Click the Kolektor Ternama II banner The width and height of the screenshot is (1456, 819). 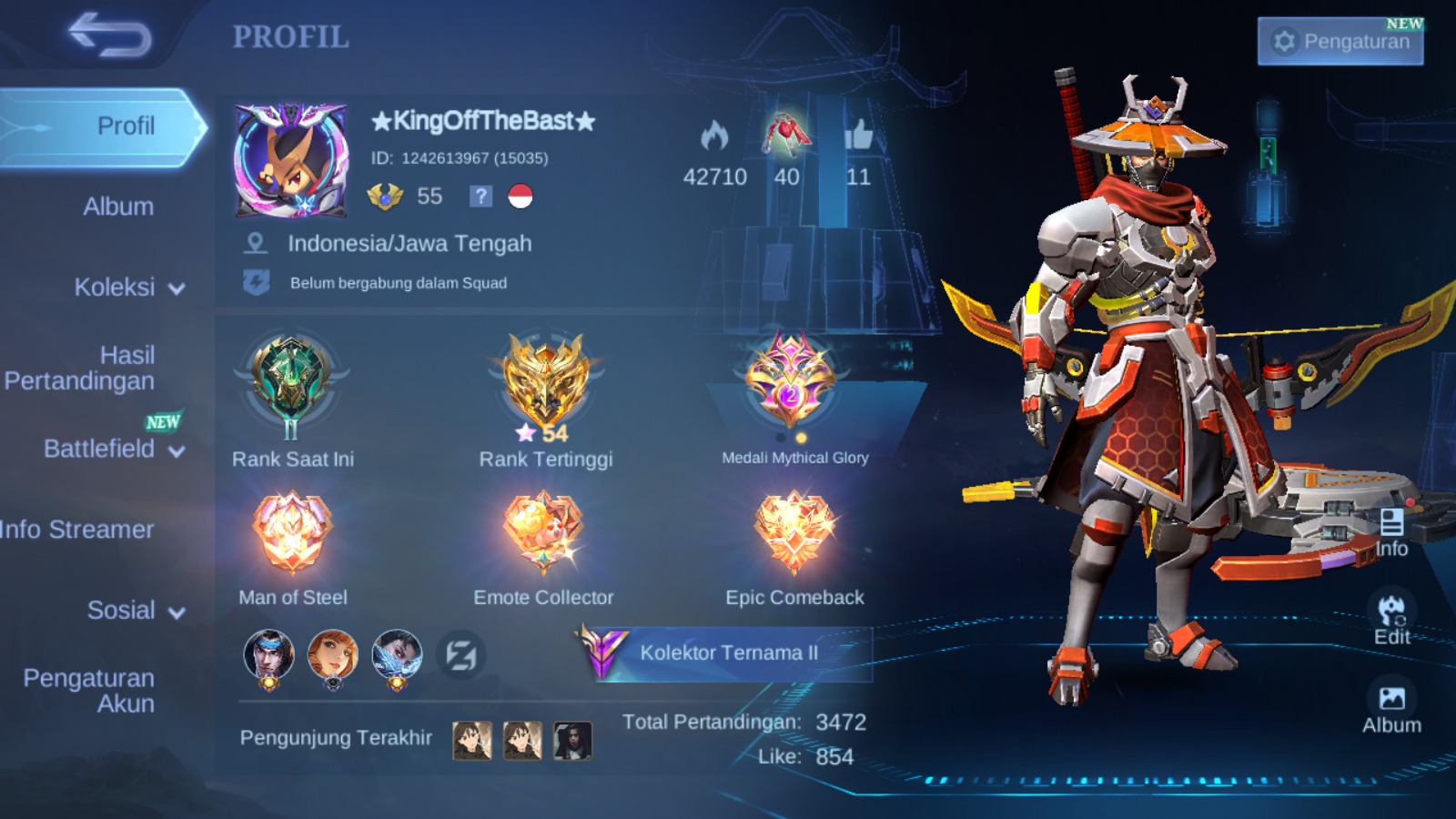(728, 652)
